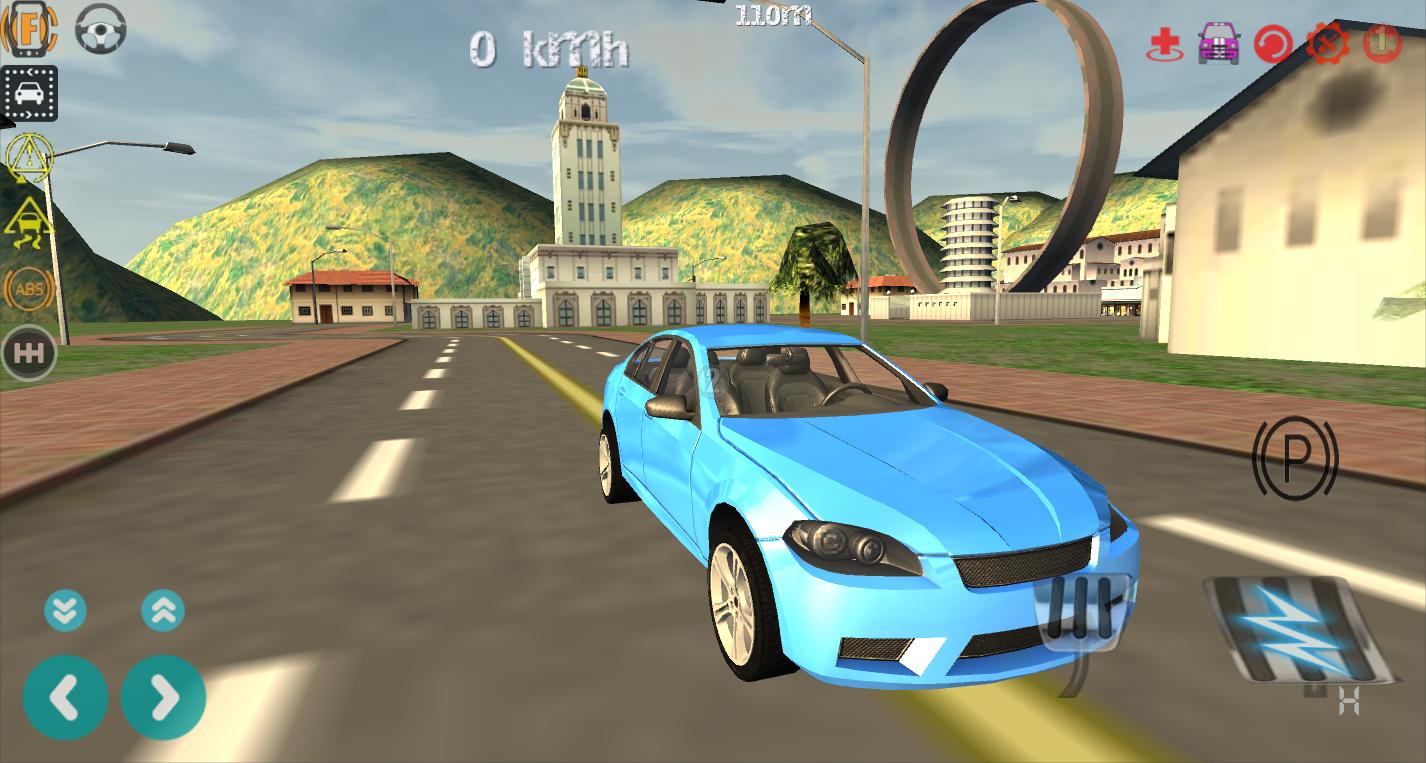Tap the gear-up double chevron arrows
This screenshot has width=1426, height=763.
163,610
